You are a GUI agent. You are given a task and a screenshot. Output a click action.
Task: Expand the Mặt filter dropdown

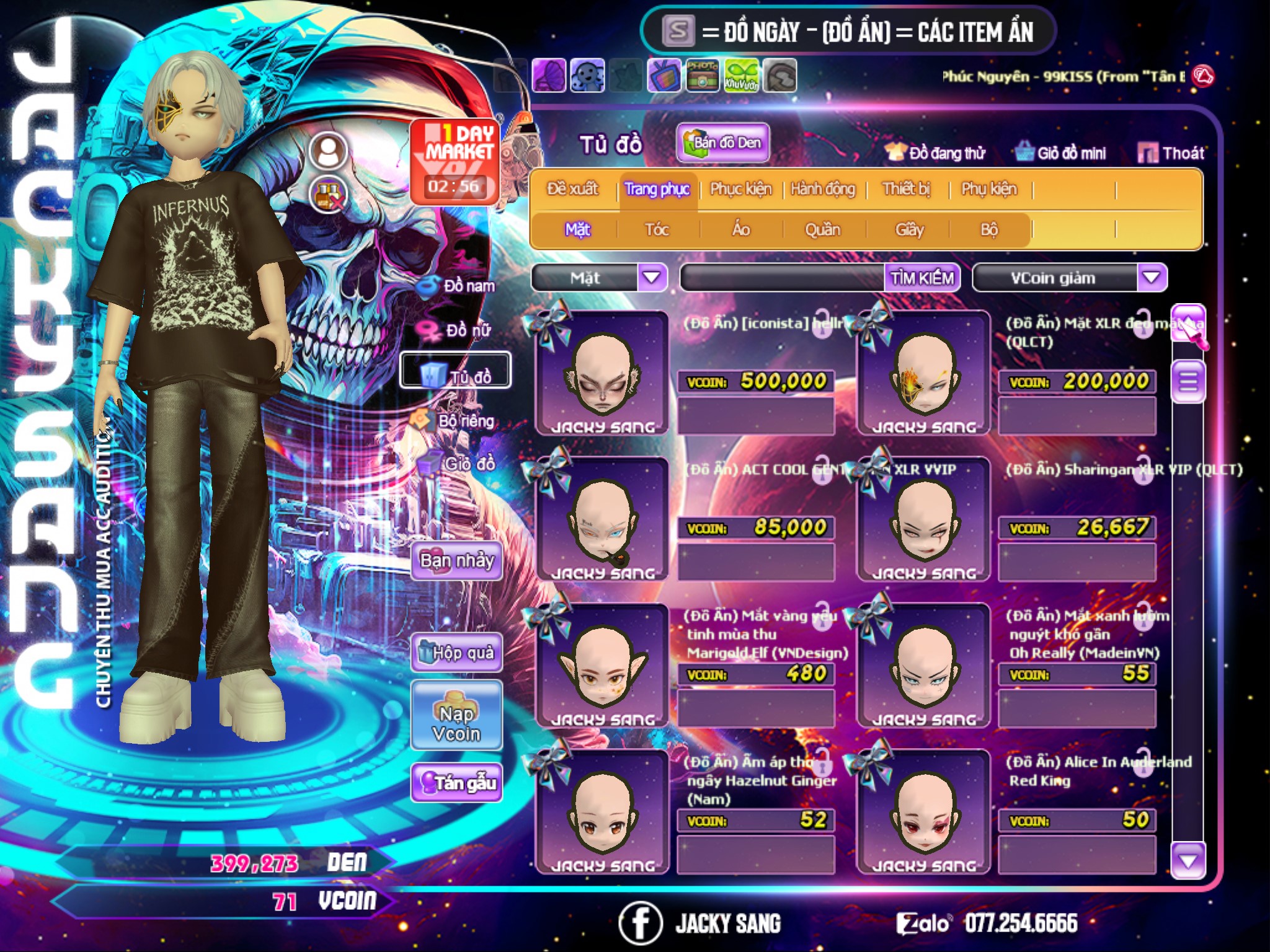pos(651,278)
